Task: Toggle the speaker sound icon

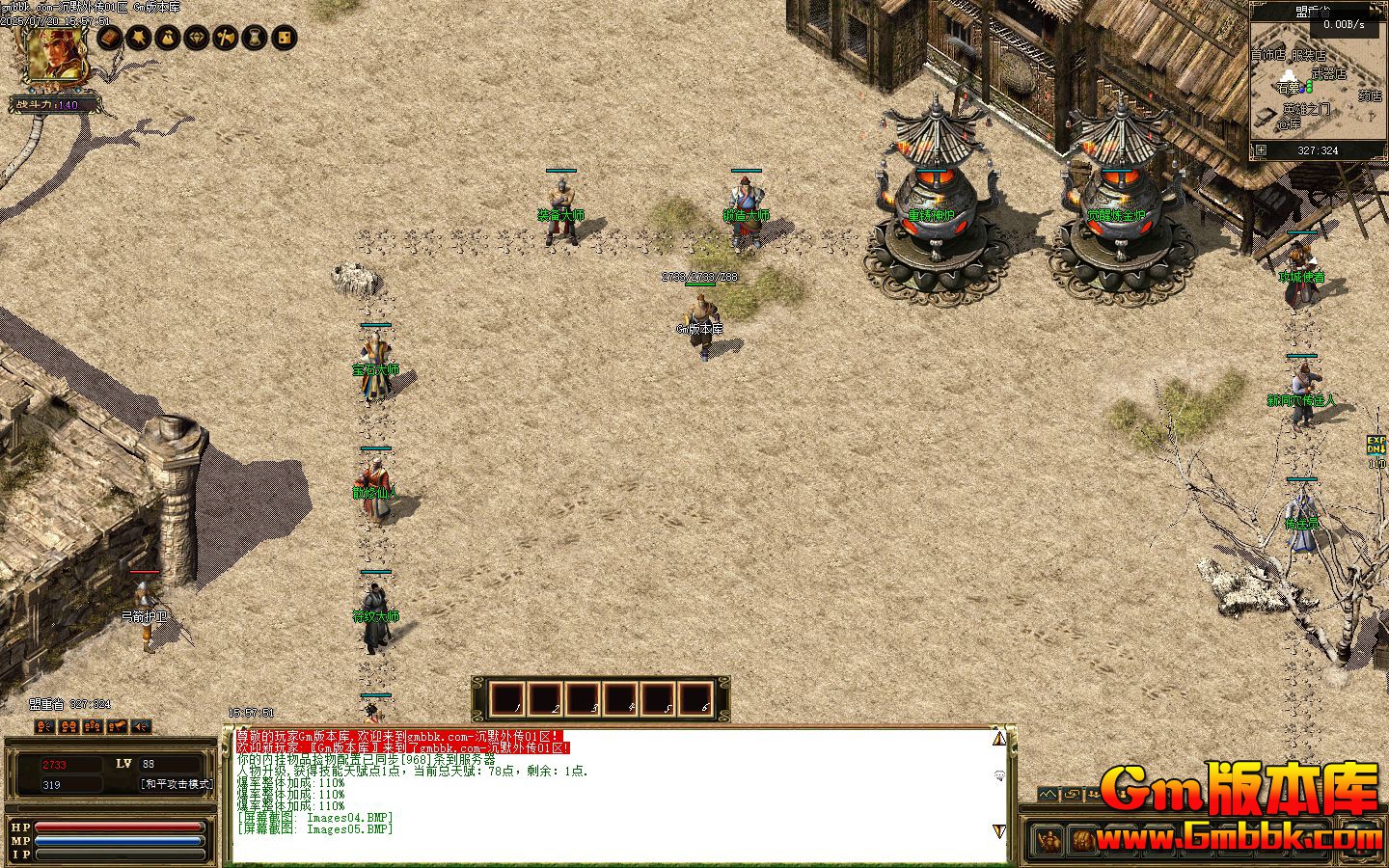Action: pos(141,726)
